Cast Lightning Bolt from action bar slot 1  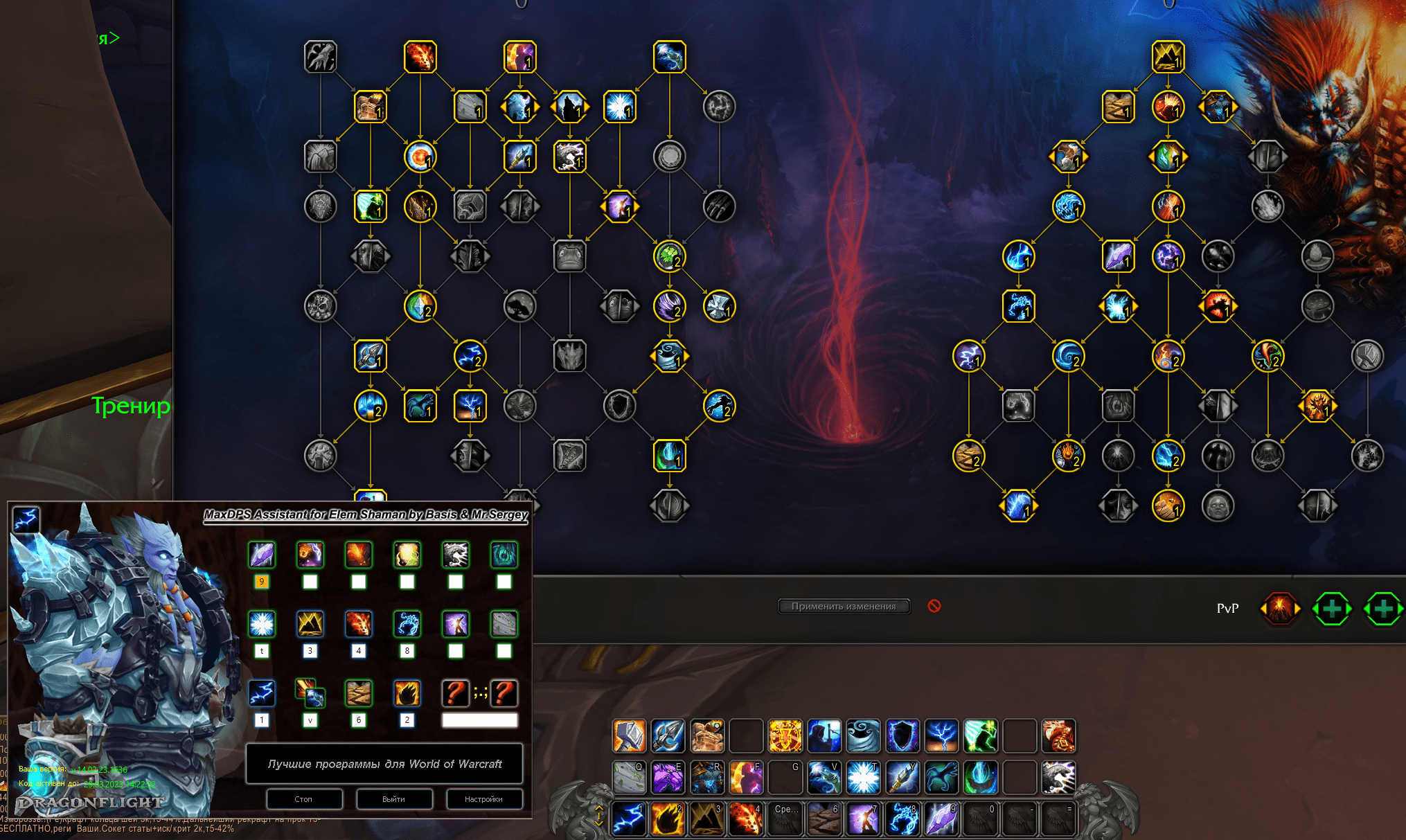coord(629,819)
